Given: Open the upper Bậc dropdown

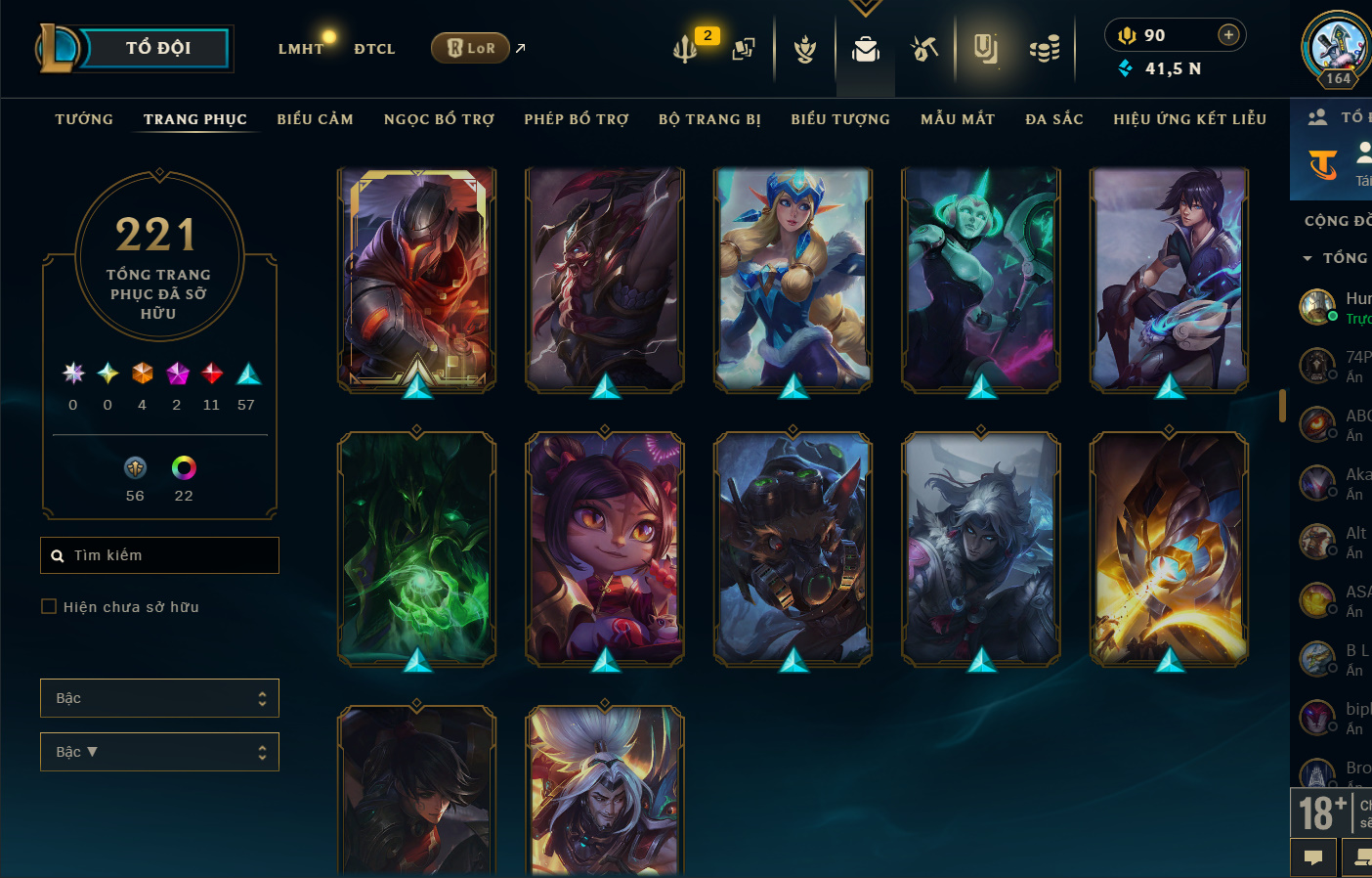Looking at the screenshot, I should click(x=159, y=698).
